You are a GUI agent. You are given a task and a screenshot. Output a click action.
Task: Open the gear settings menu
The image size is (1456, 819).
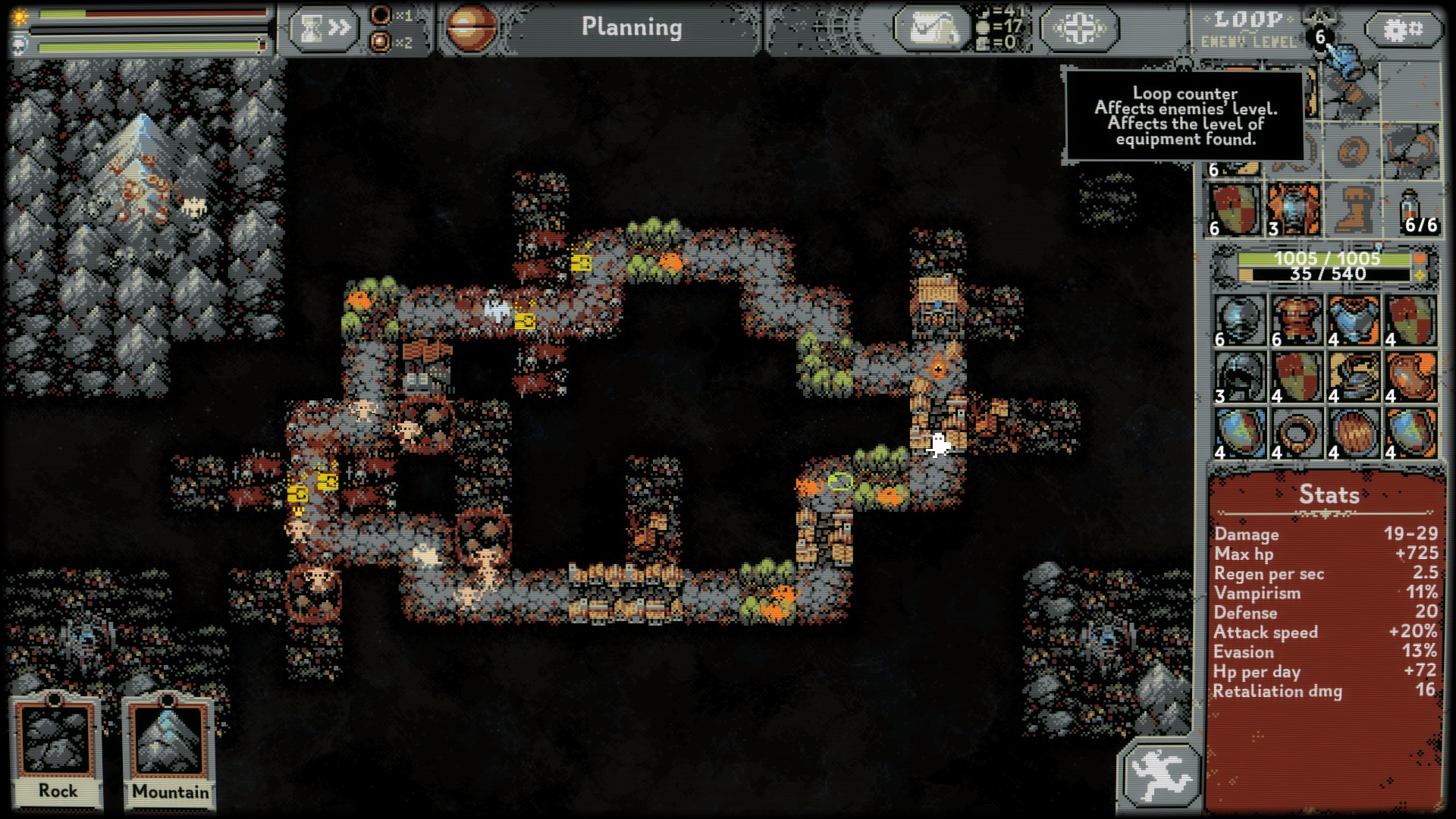point(1403,30)
